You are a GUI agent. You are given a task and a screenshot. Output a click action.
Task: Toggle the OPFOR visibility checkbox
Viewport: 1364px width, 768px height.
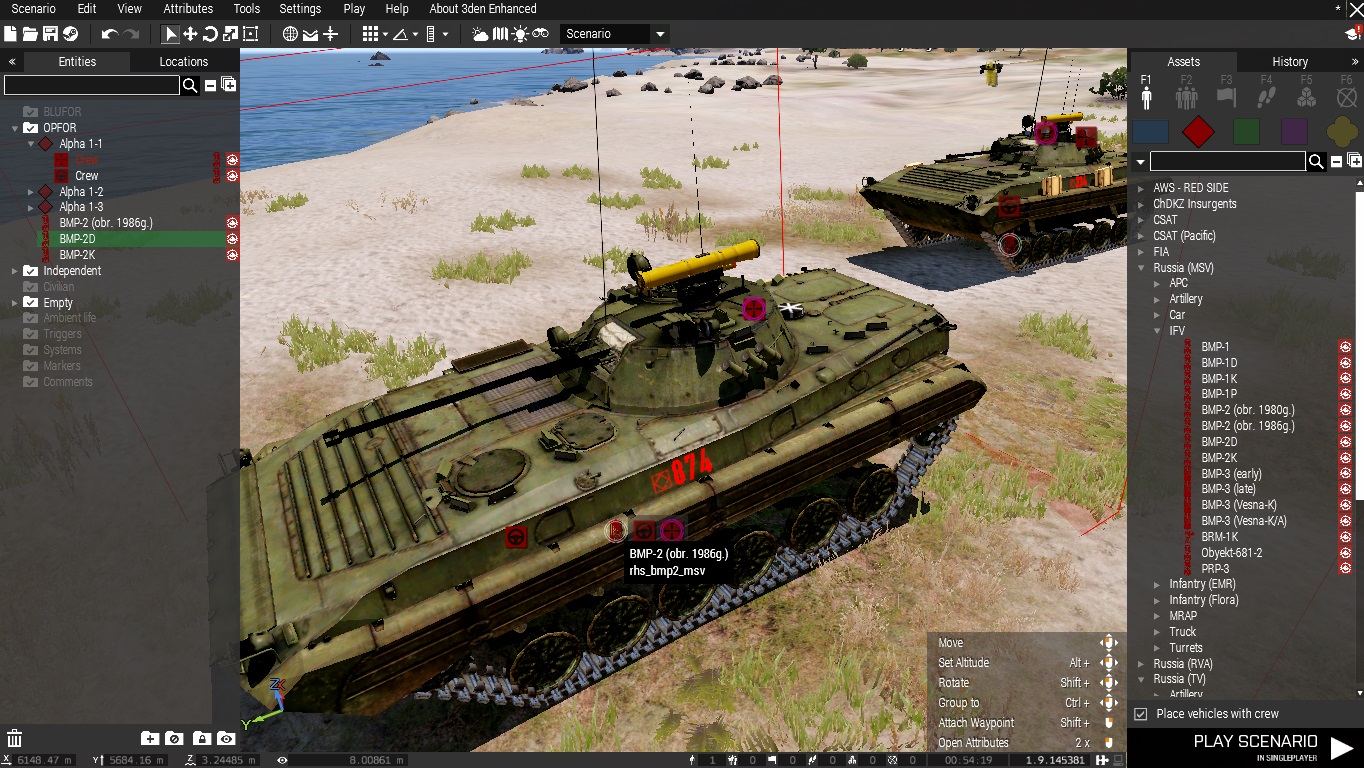coord(31,128)
